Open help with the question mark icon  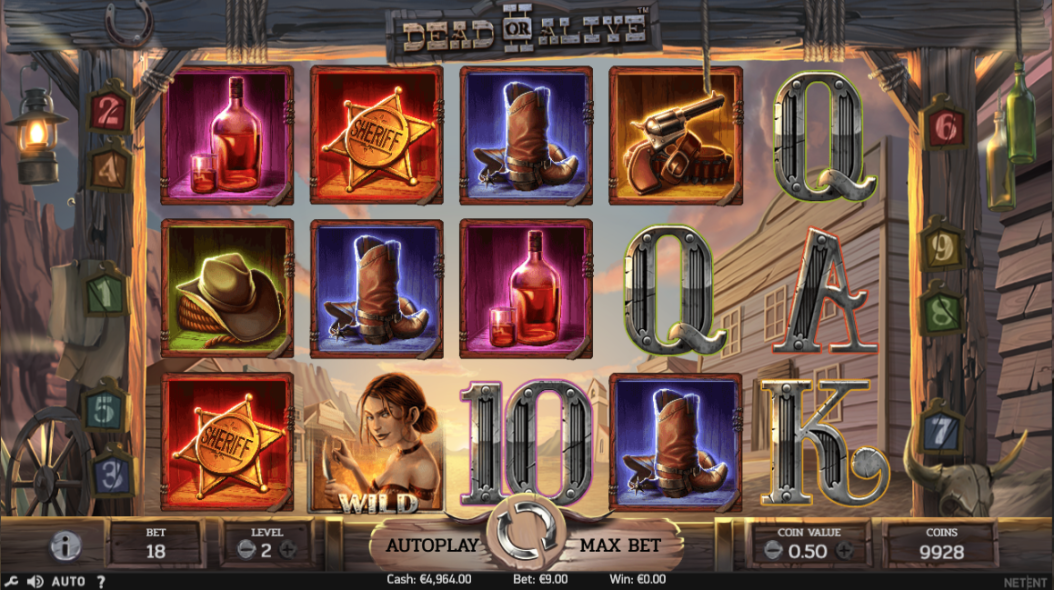[x=100, y=581]
